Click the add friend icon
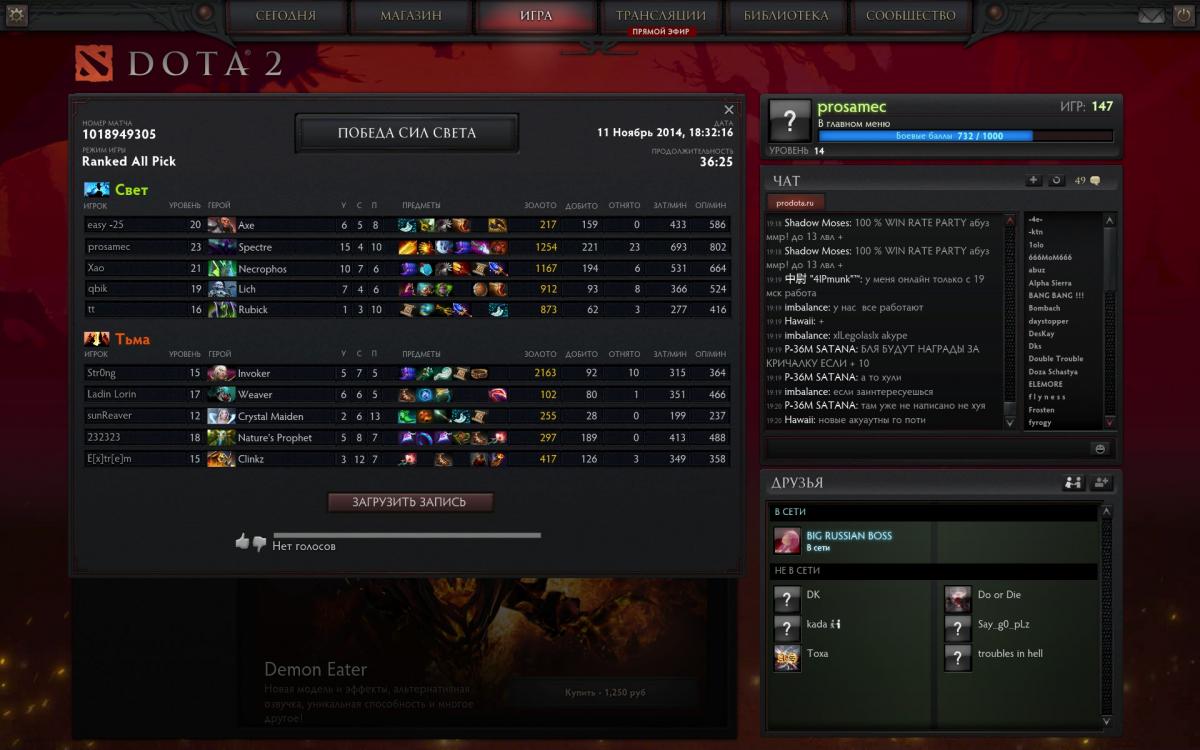The image size is (1200, 750). click(x=1102, y=483)
